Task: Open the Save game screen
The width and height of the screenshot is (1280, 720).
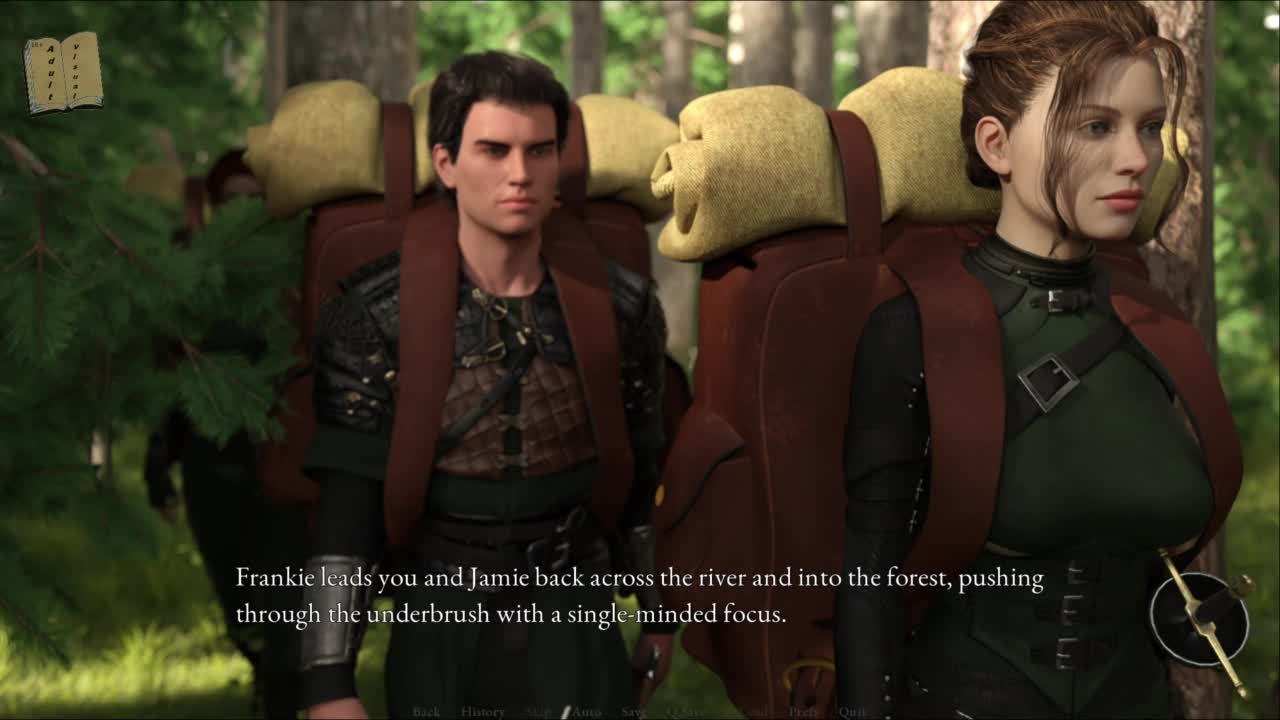Action: coord(633,712)
